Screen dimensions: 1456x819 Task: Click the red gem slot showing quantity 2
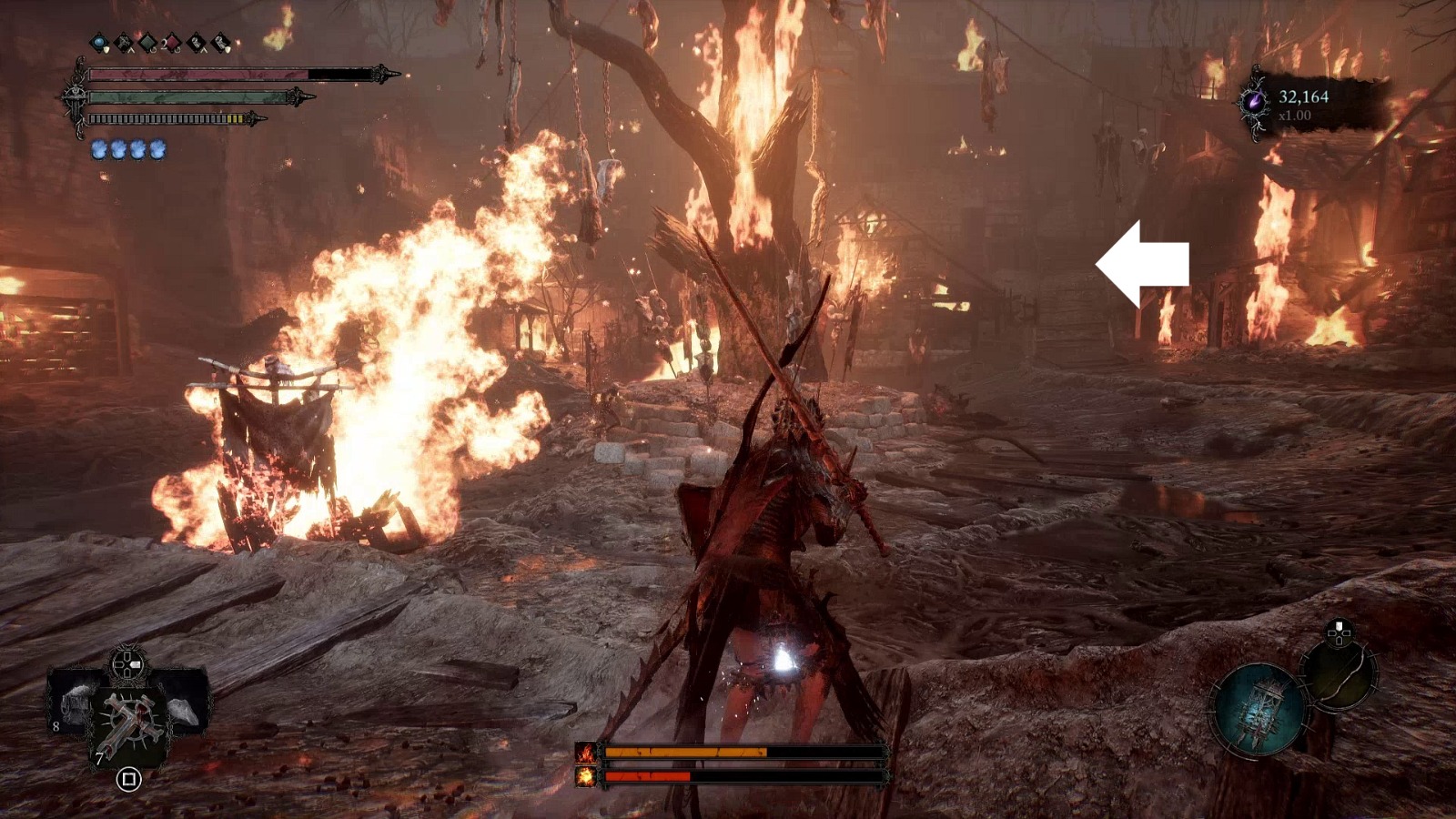(172, 41)
